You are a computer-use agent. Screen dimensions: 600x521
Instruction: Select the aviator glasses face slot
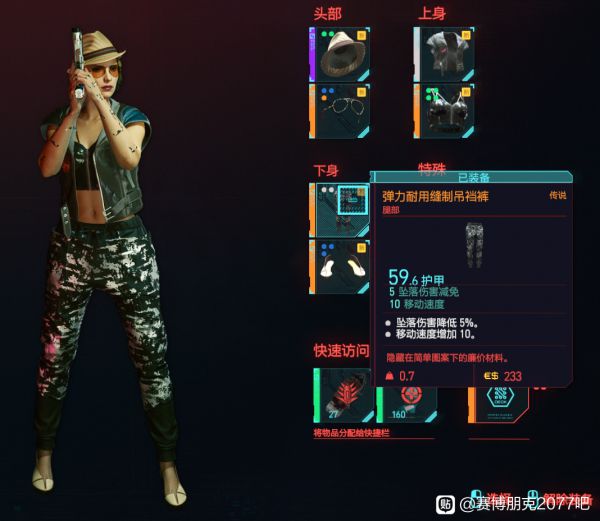coord(340,109)
